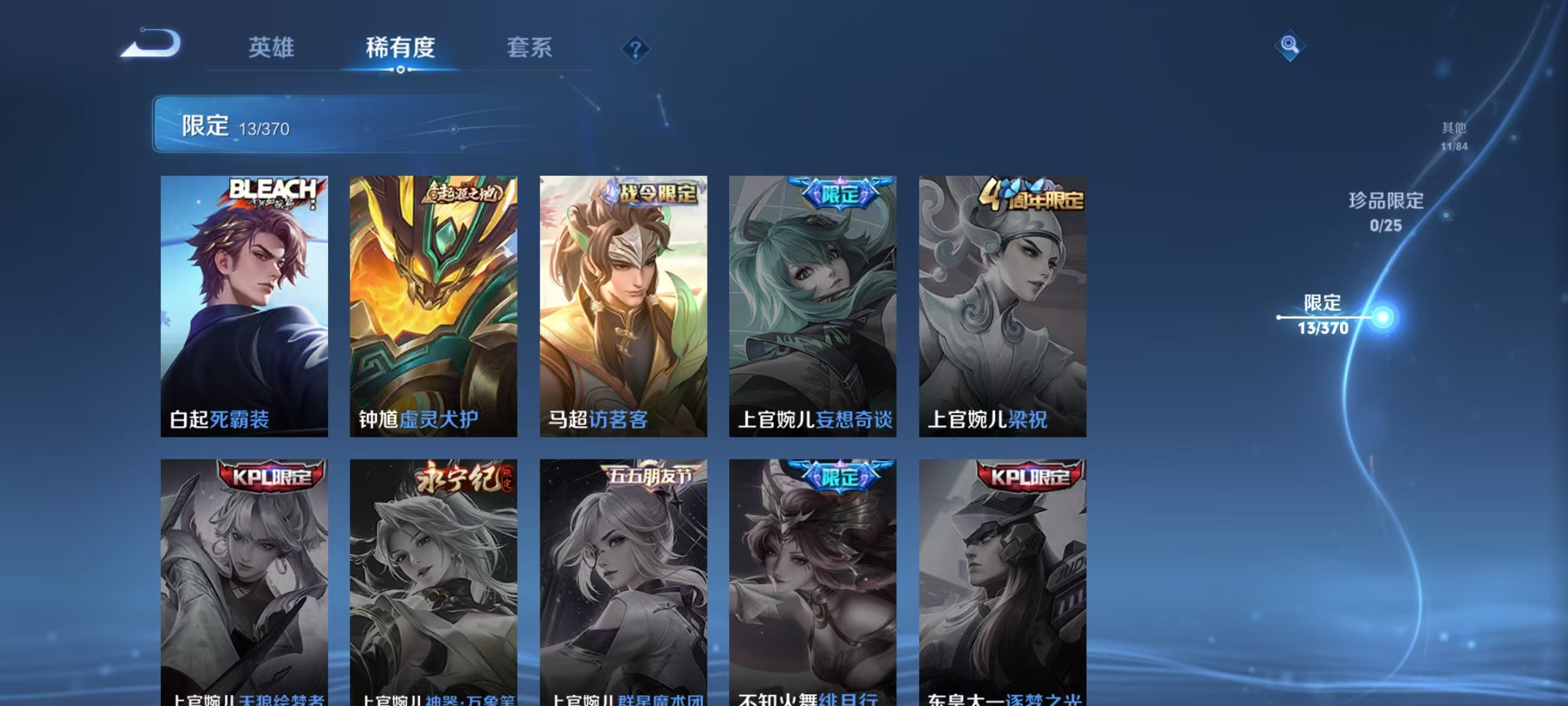Switch to the 套系 tab

[531, 48]
